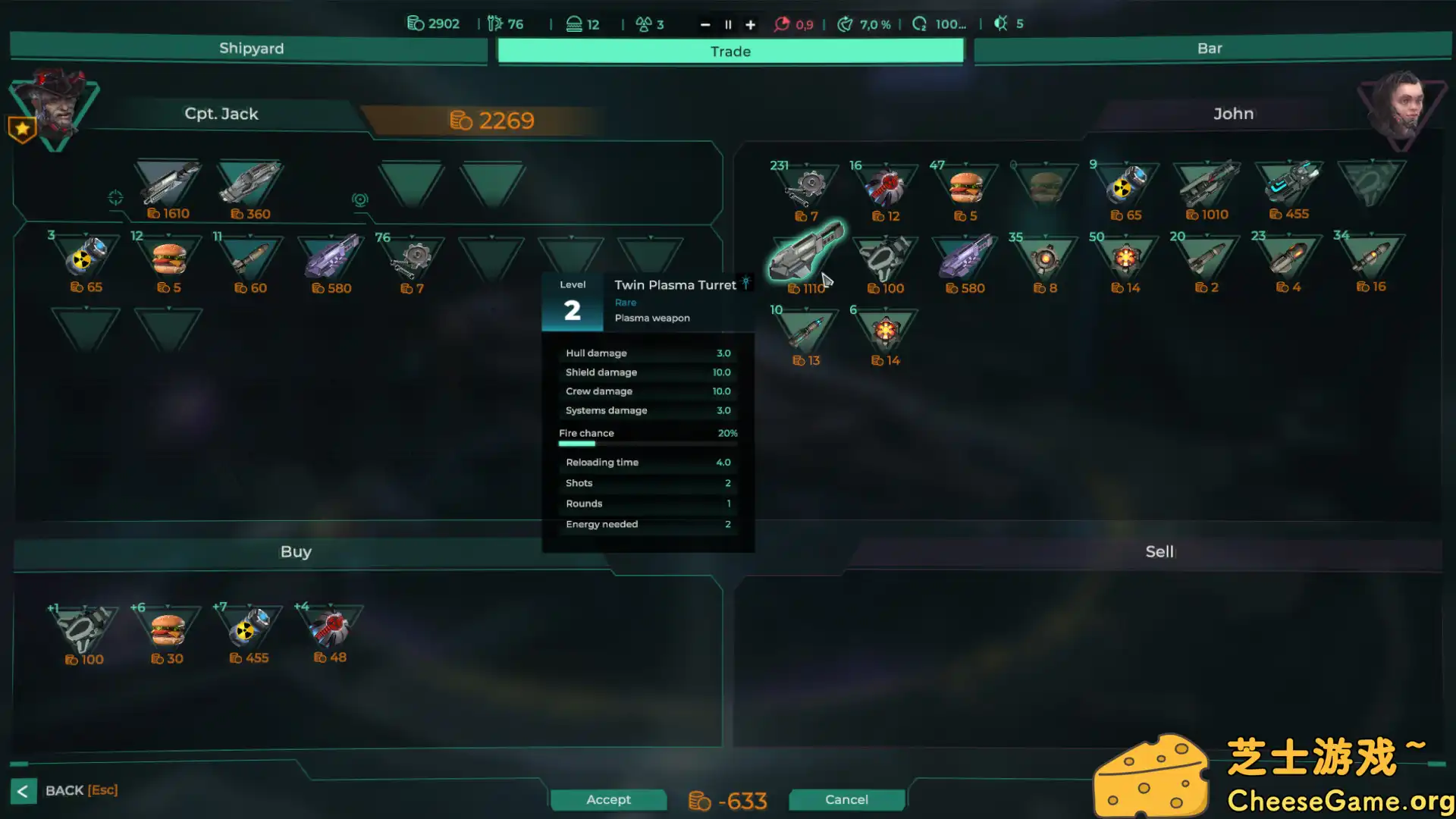Image resolution: width=1456 pixels, height=819 pixels.
Task: Click the crew icon showing 5
Action: 1003,24
